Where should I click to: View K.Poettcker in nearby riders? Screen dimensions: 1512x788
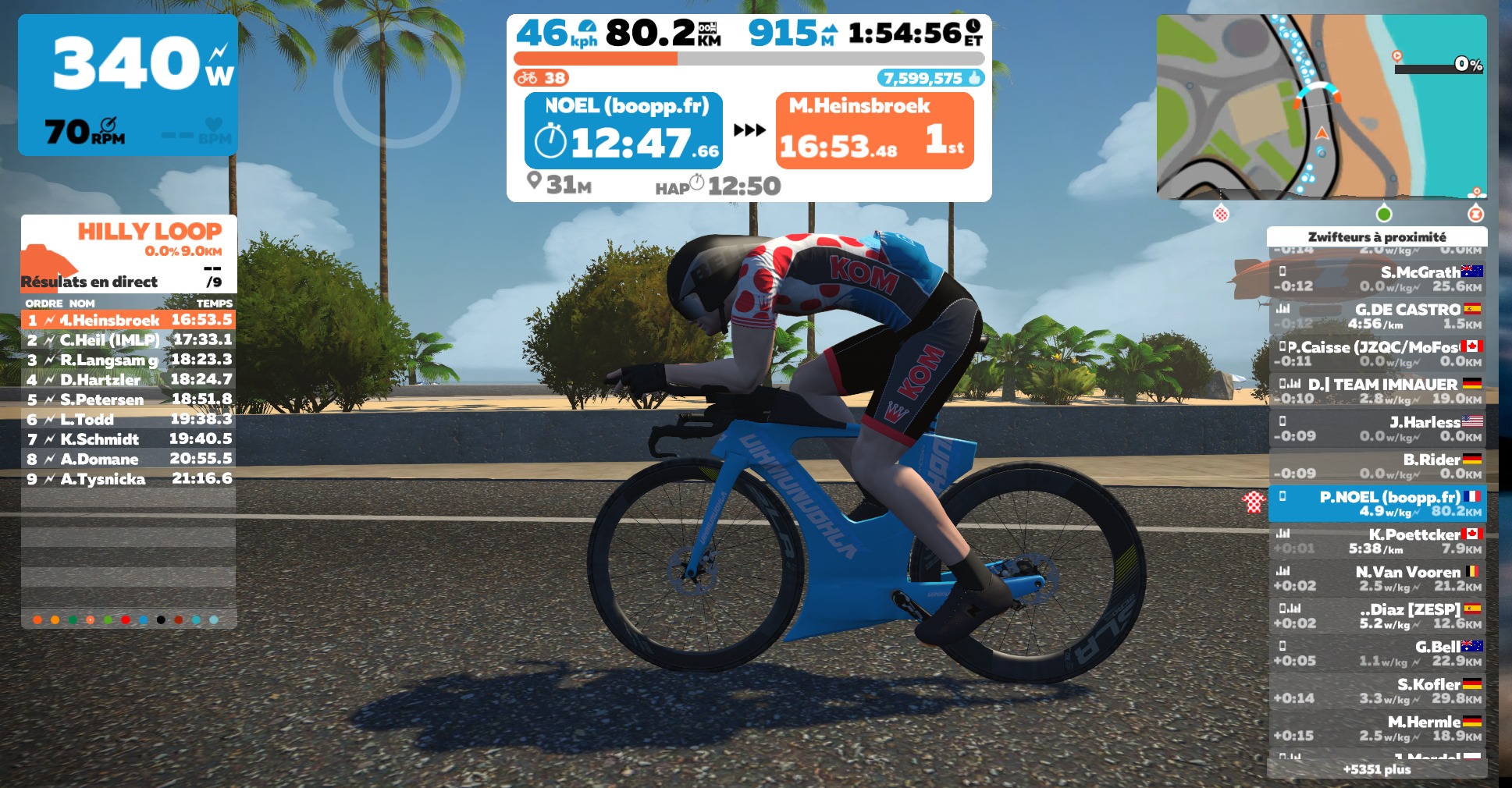click(x=1378, y=541)
